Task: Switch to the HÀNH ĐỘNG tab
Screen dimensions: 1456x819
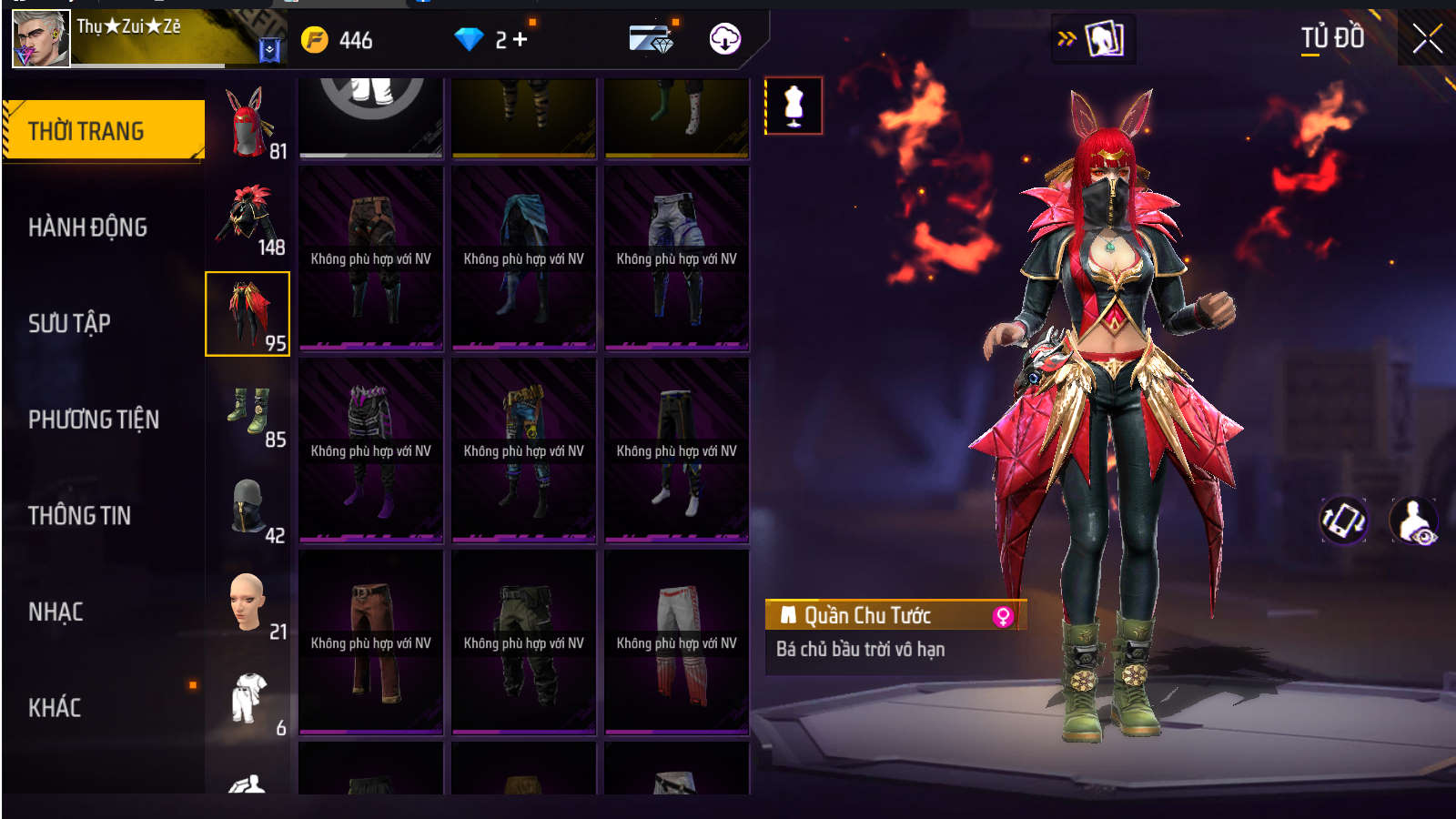Action: coord(88,227)
